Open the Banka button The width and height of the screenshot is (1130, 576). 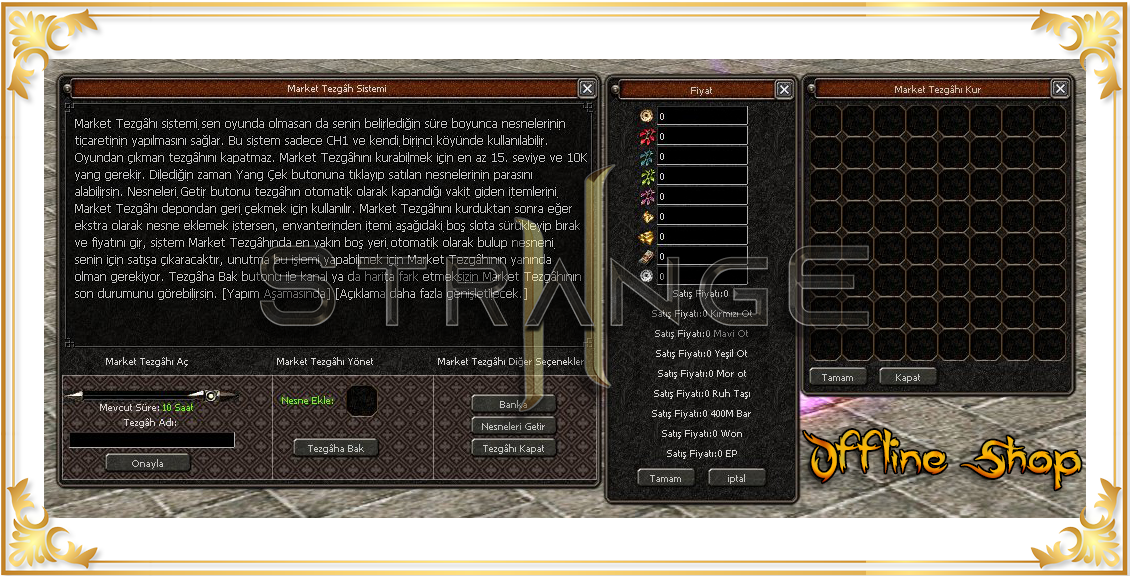tap(513, 404)
